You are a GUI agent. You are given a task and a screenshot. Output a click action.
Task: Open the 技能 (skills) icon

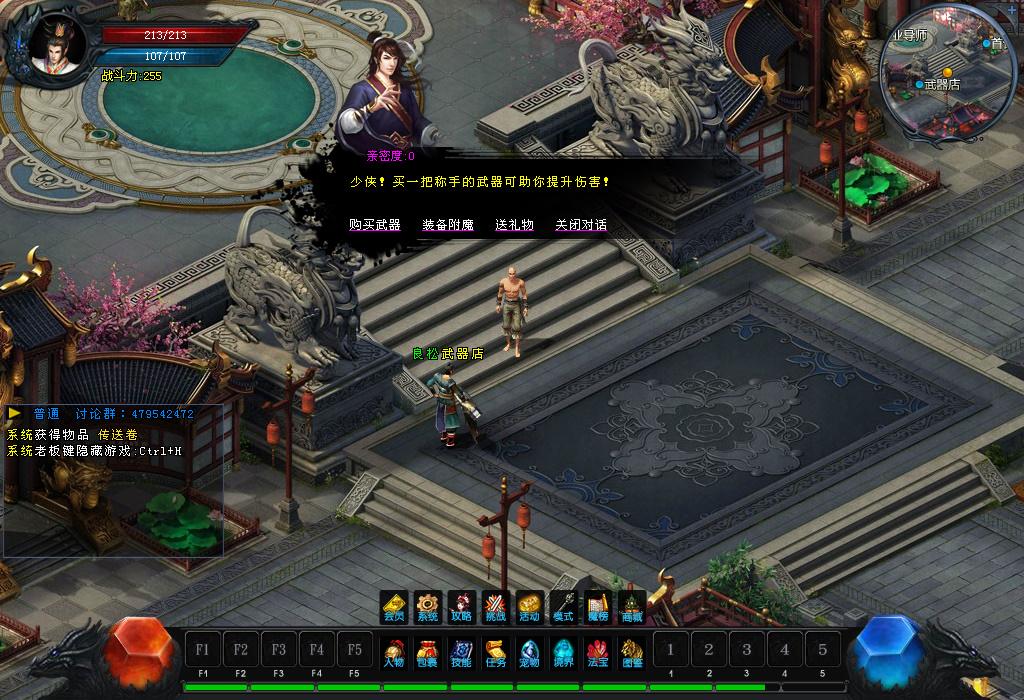pos(462,652)
